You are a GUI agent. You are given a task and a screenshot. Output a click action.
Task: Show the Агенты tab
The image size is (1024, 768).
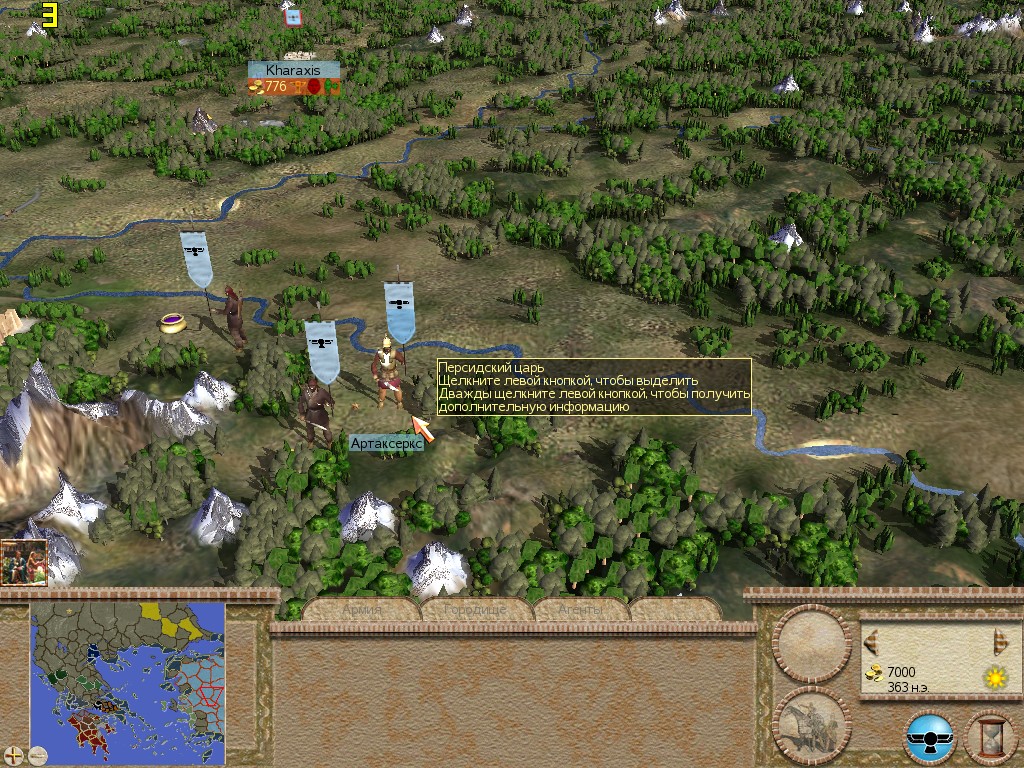coord(582,610)
